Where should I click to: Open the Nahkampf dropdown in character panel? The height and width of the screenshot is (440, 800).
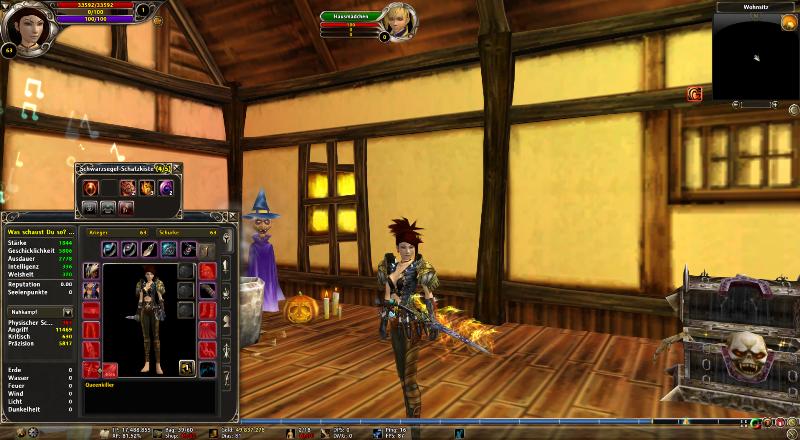point(68,312)
